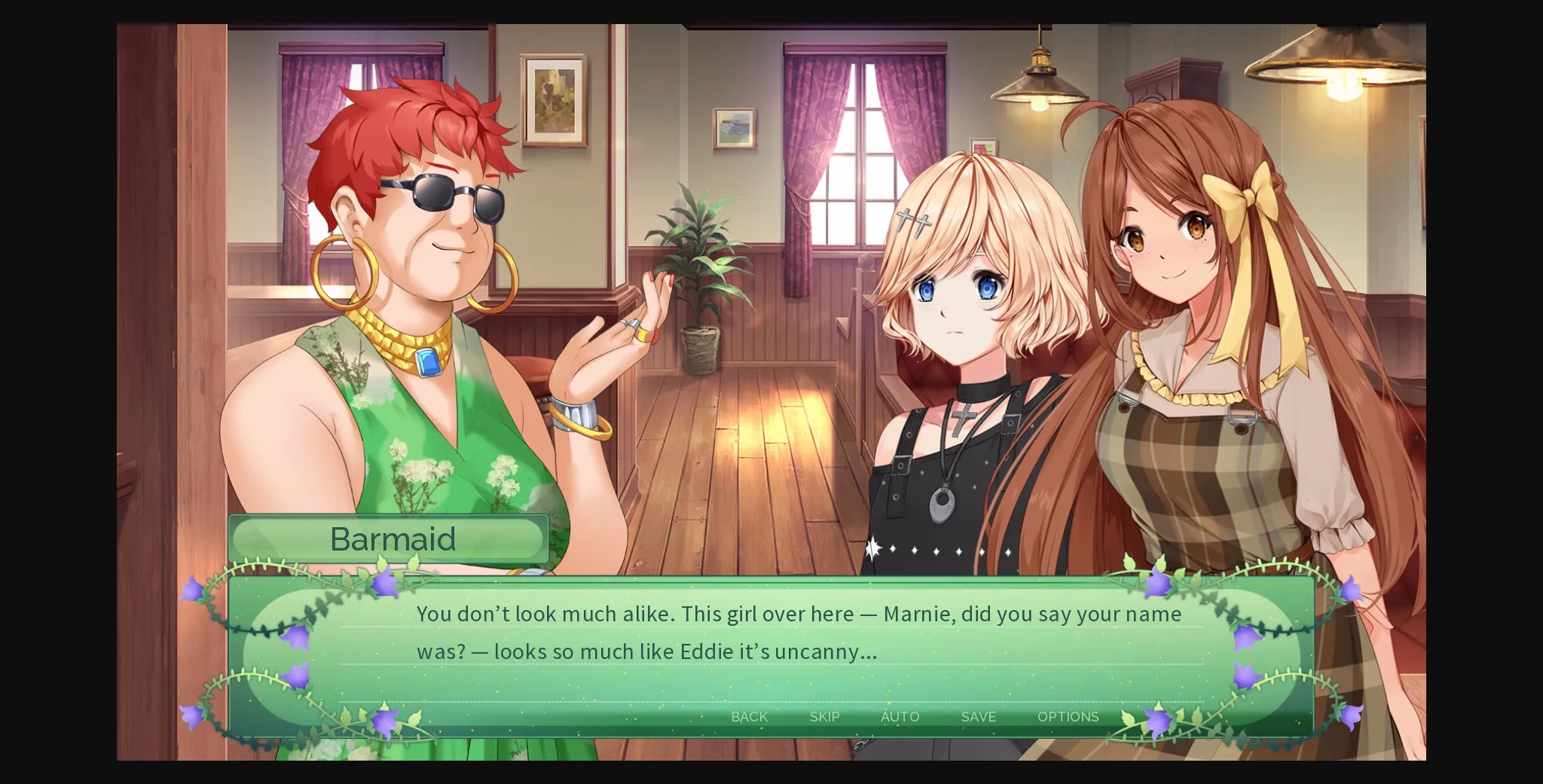Toggle AUTO text advance mode
This screenshot has height=784, width=1543.
point(900,717)
